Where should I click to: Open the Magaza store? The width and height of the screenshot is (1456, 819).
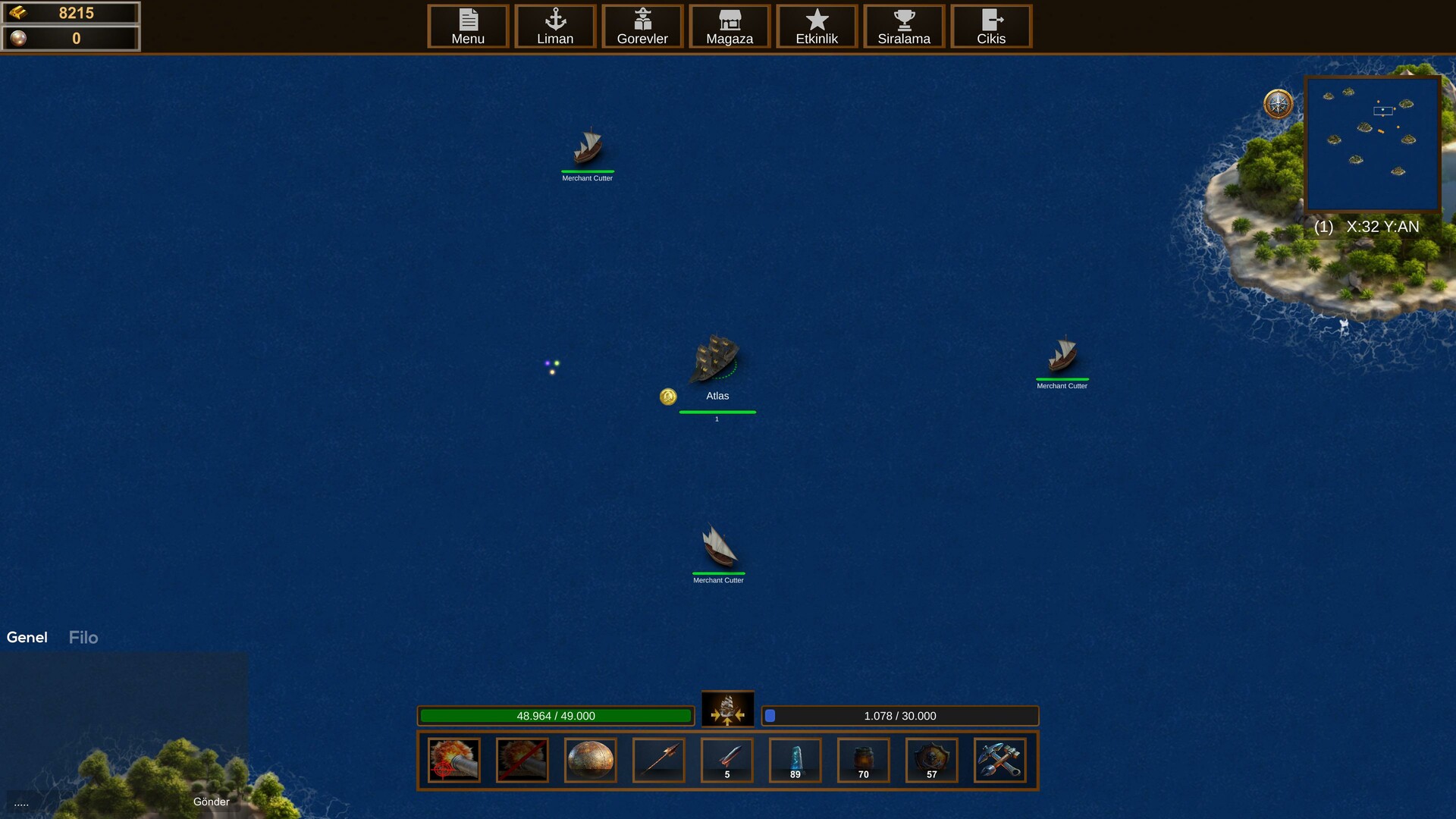[x=730, y=27]
